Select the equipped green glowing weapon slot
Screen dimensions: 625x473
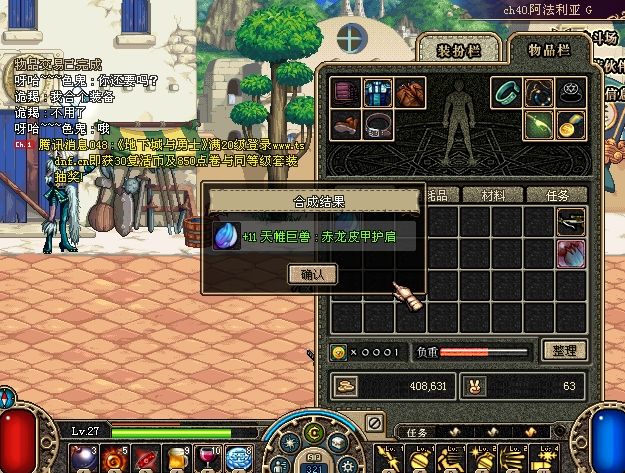click(x=540, y=125)
